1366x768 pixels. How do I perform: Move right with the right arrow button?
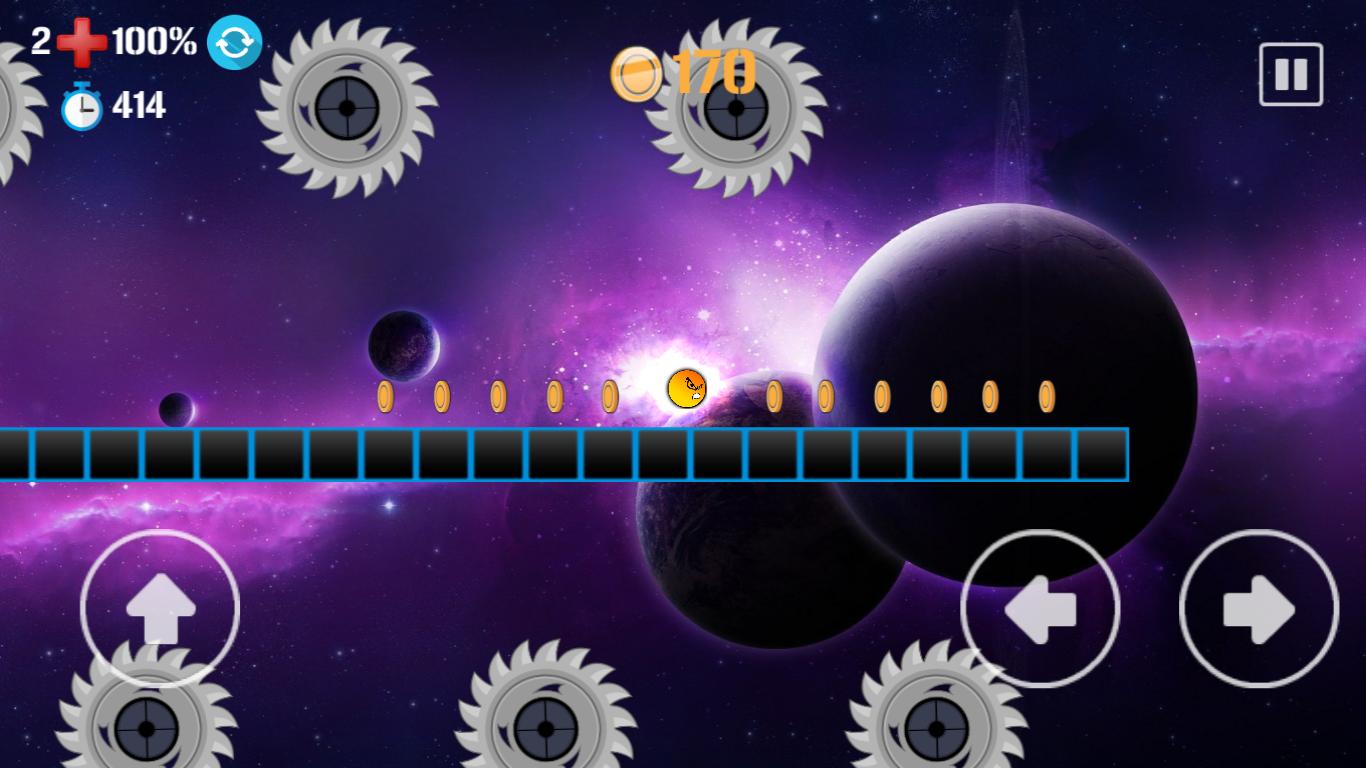1258,608
